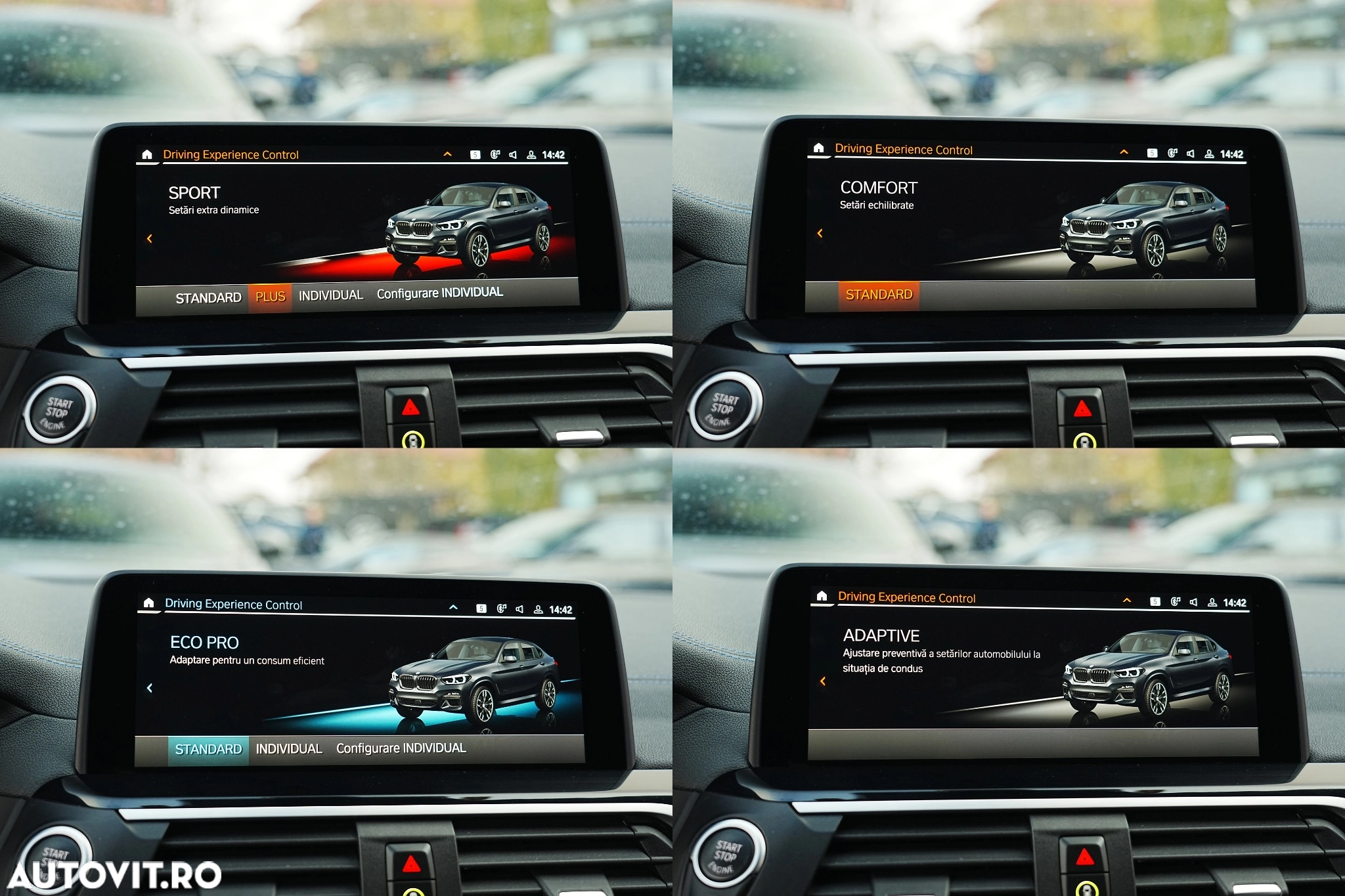Choose STANDARD on the ECO PRO screen

pyautogui.click(x=208, y=750)
